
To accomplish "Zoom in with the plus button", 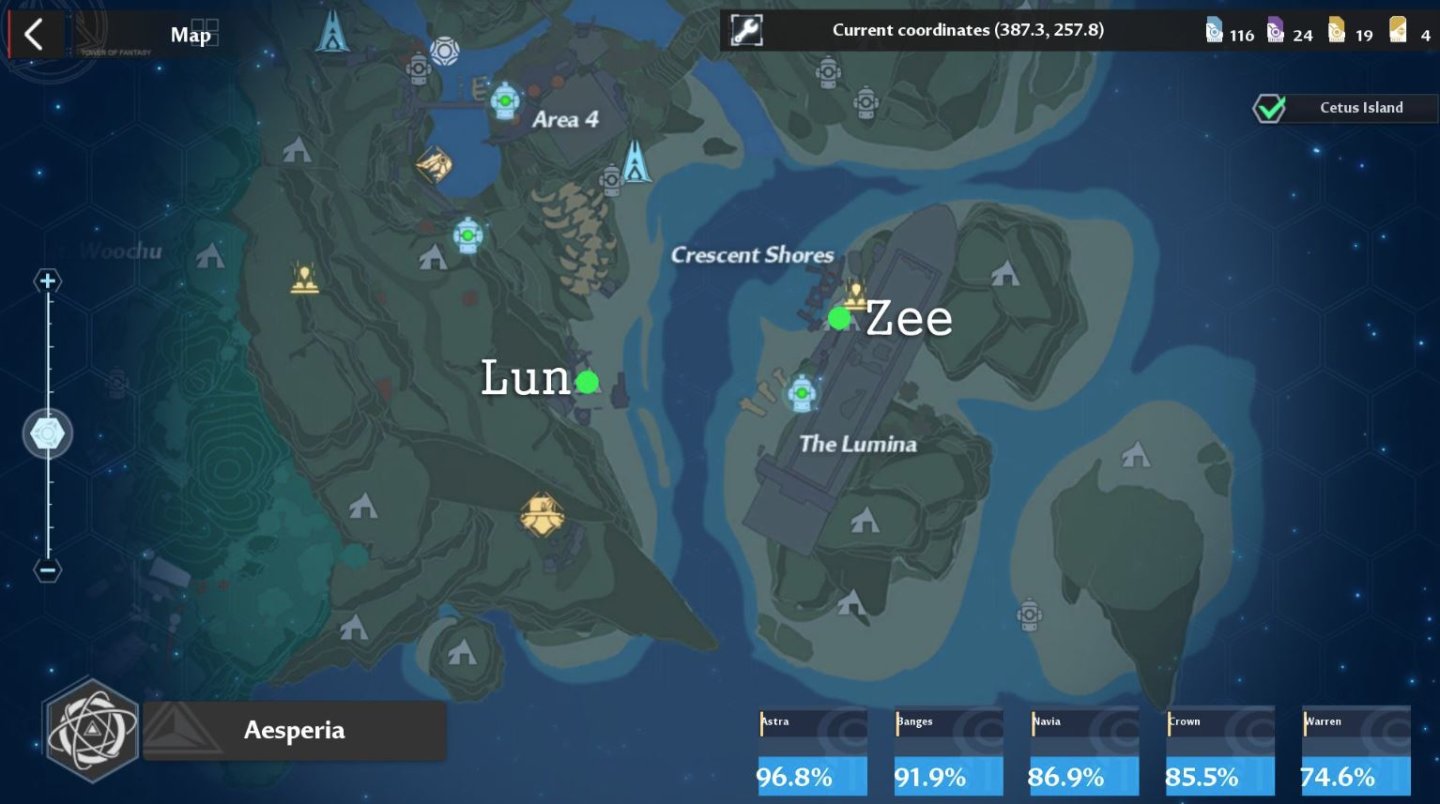I will tap(47, 281).
